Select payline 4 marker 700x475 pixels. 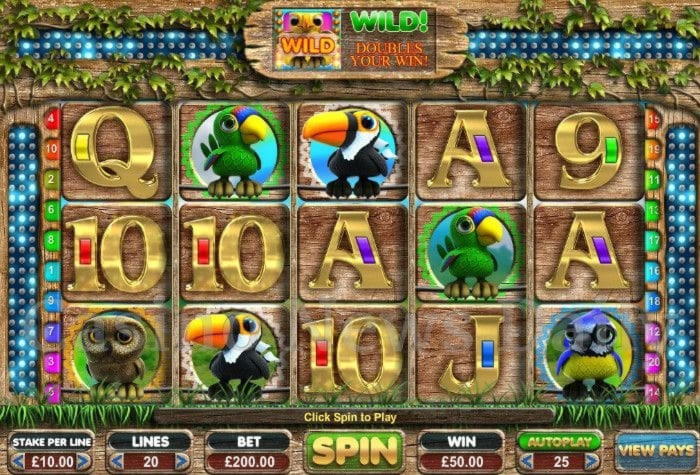point(52,119)
